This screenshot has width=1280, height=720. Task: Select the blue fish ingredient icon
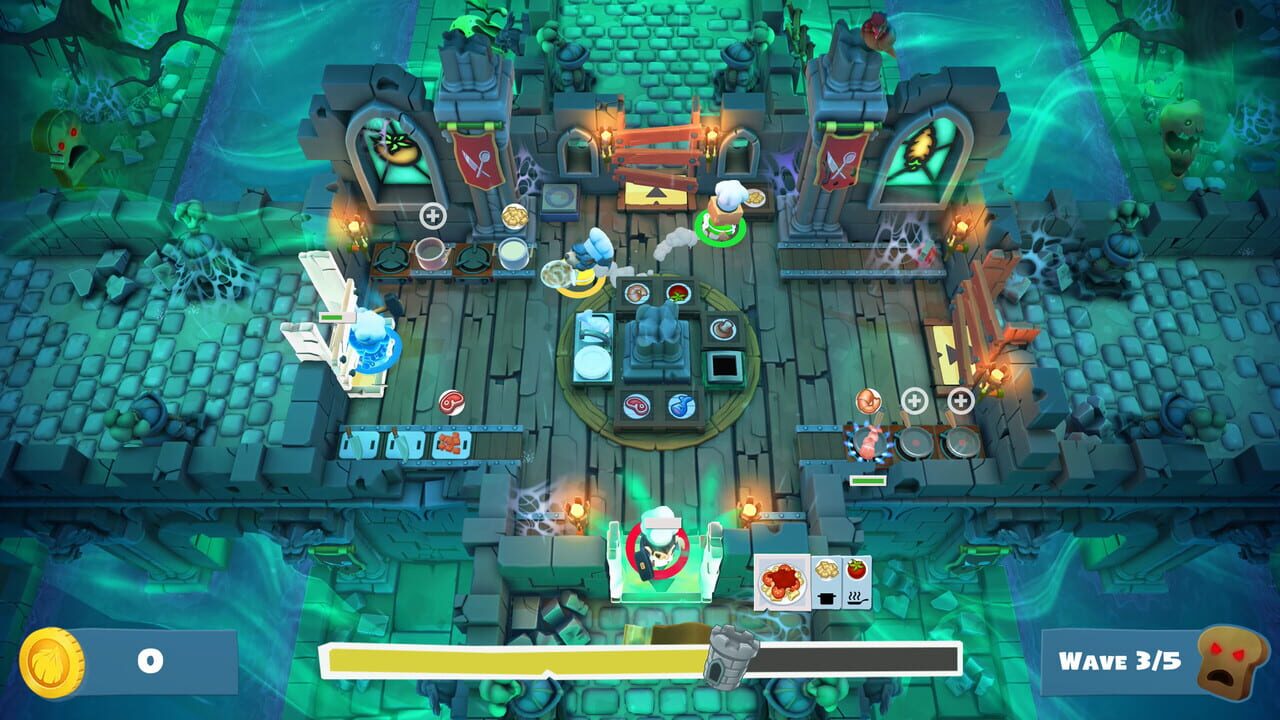pos(683,404)
